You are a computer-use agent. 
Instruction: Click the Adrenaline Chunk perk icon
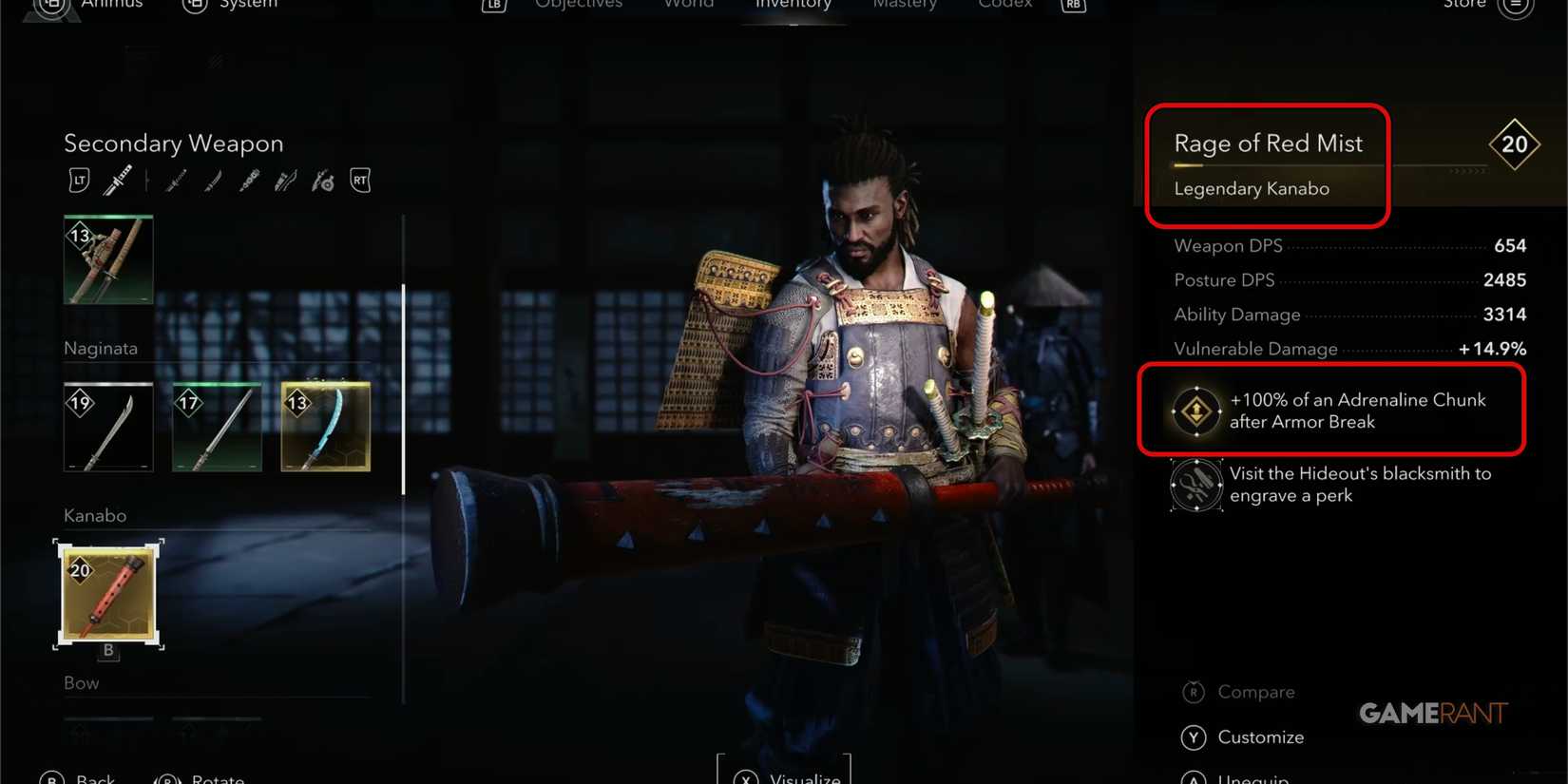[x=1195, y=411]
